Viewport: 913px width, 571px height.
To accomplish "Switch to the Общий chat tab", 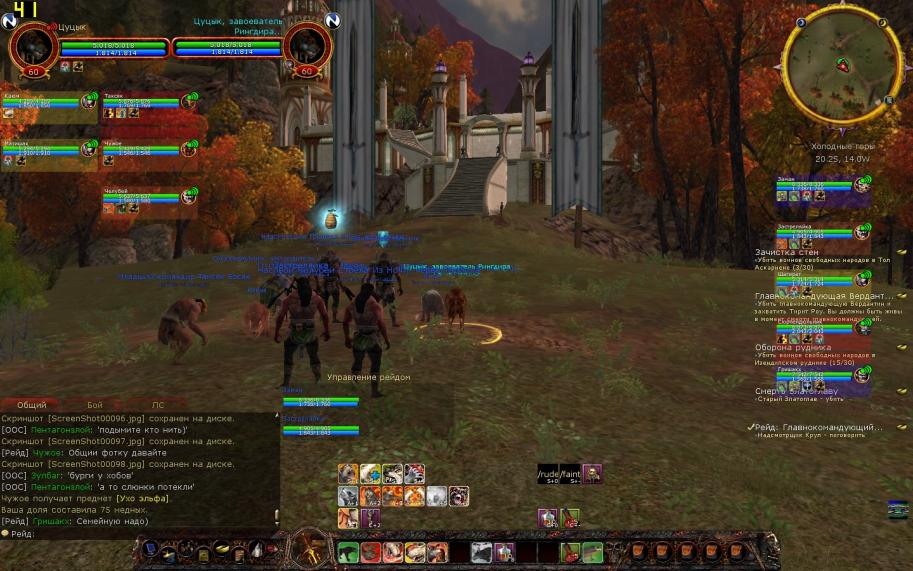I will [x=31, y=405].
